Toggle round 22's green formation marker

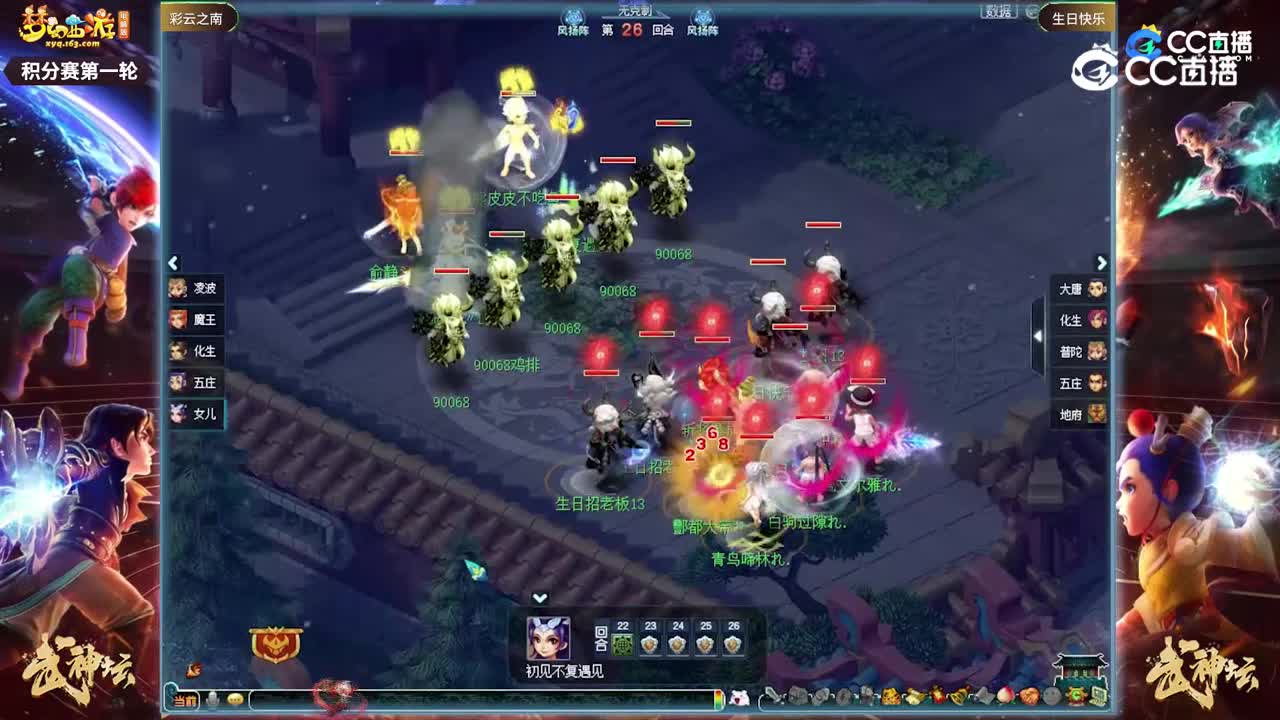[x=622, y=644]
